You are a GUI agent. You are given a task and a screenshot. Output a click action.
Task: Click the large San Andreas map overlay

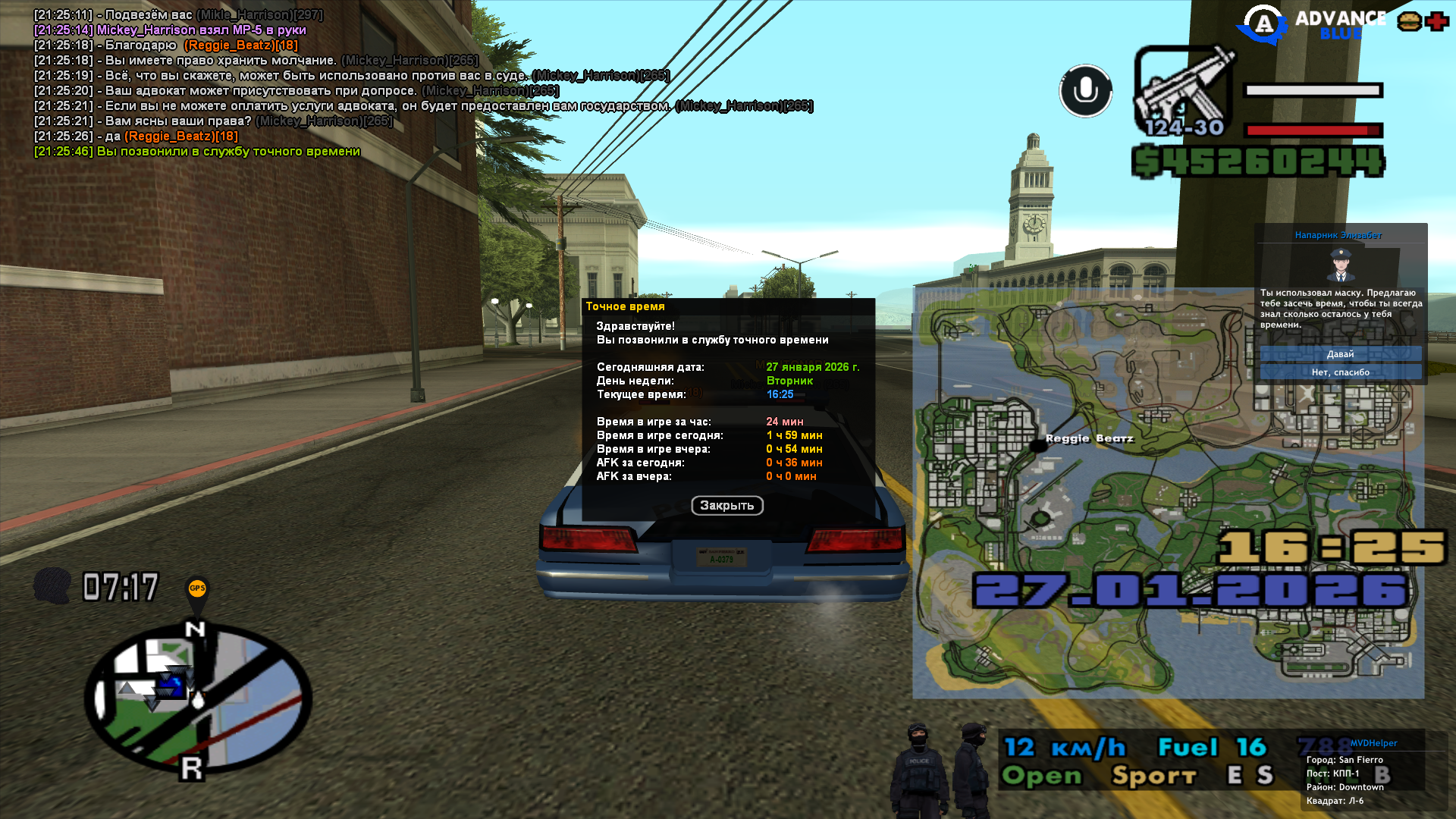1168,493
